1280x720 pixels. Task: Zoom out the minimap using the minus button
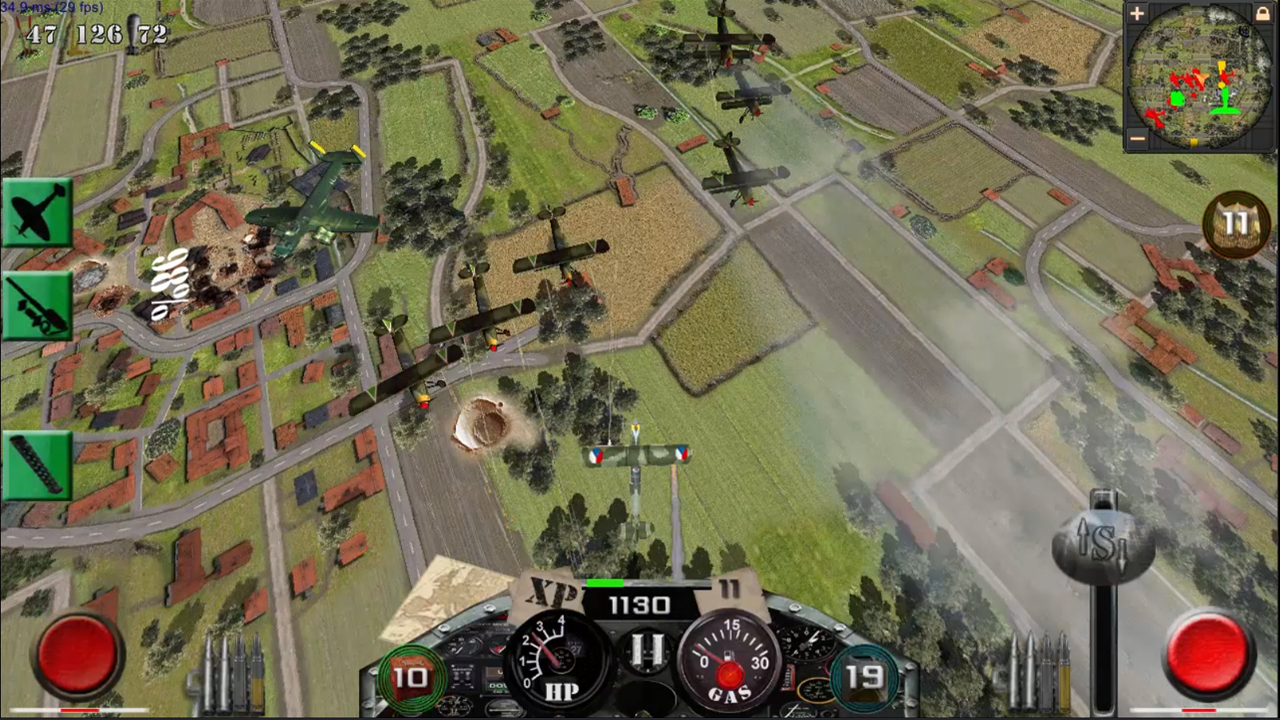pos(1135,139)
